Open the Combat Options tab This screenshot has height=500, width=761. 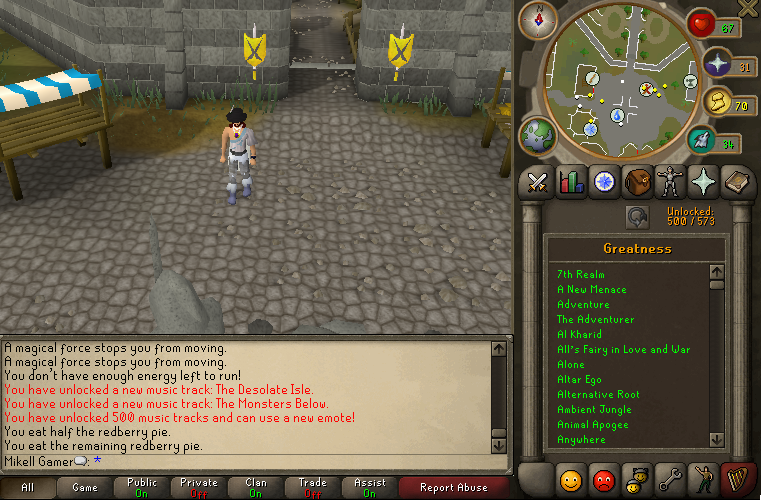(538, 182)
